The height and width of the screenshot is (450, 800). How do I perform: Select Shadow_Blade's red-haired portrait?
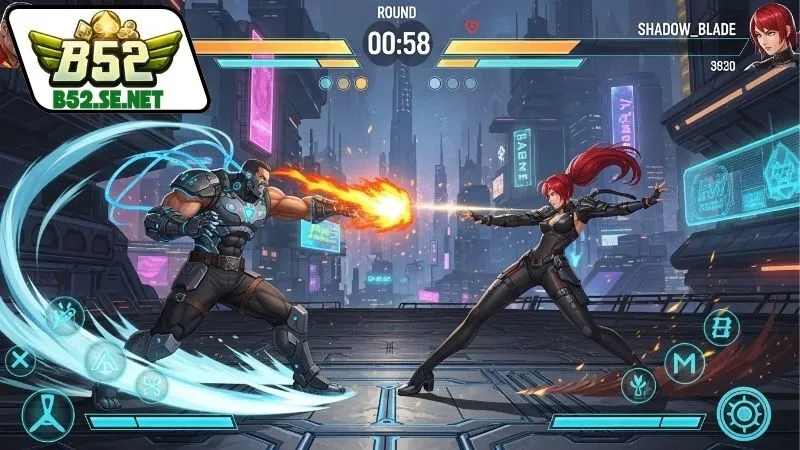(771, 32)
